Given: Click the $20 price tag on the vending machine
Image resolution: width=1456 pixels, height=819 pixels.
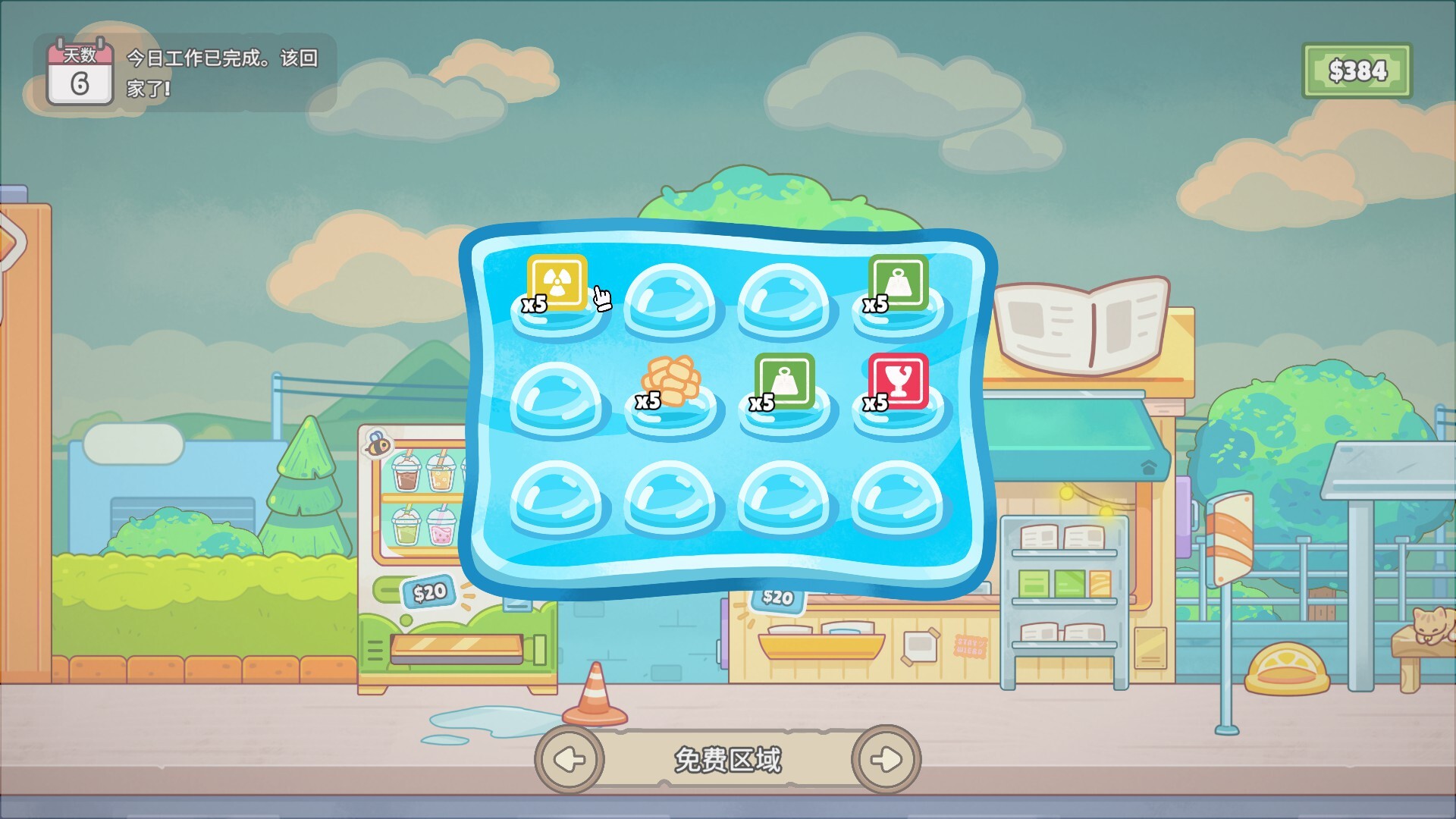Looking at the screenshot, I should tap(428, 592).
